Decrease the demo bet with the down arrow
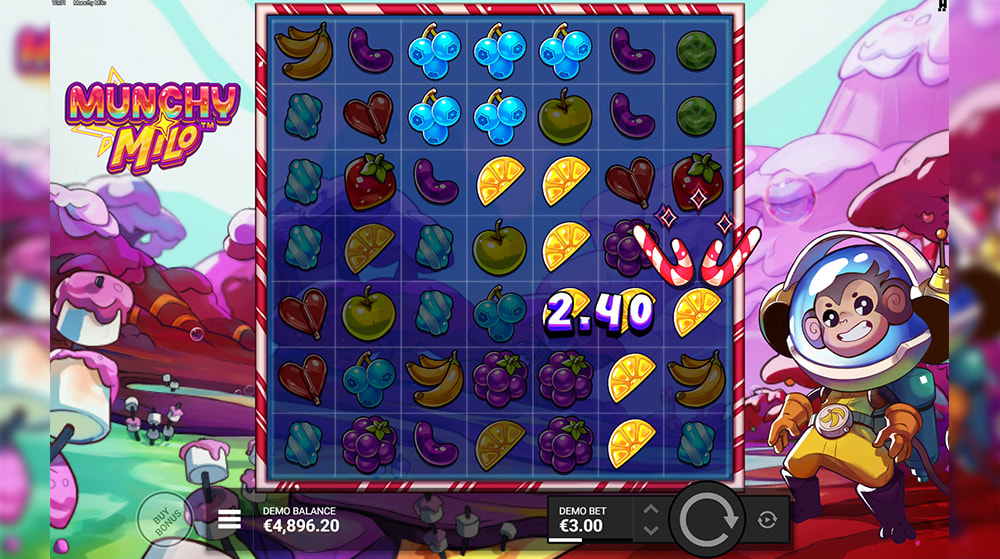 [x=651, y=529]
